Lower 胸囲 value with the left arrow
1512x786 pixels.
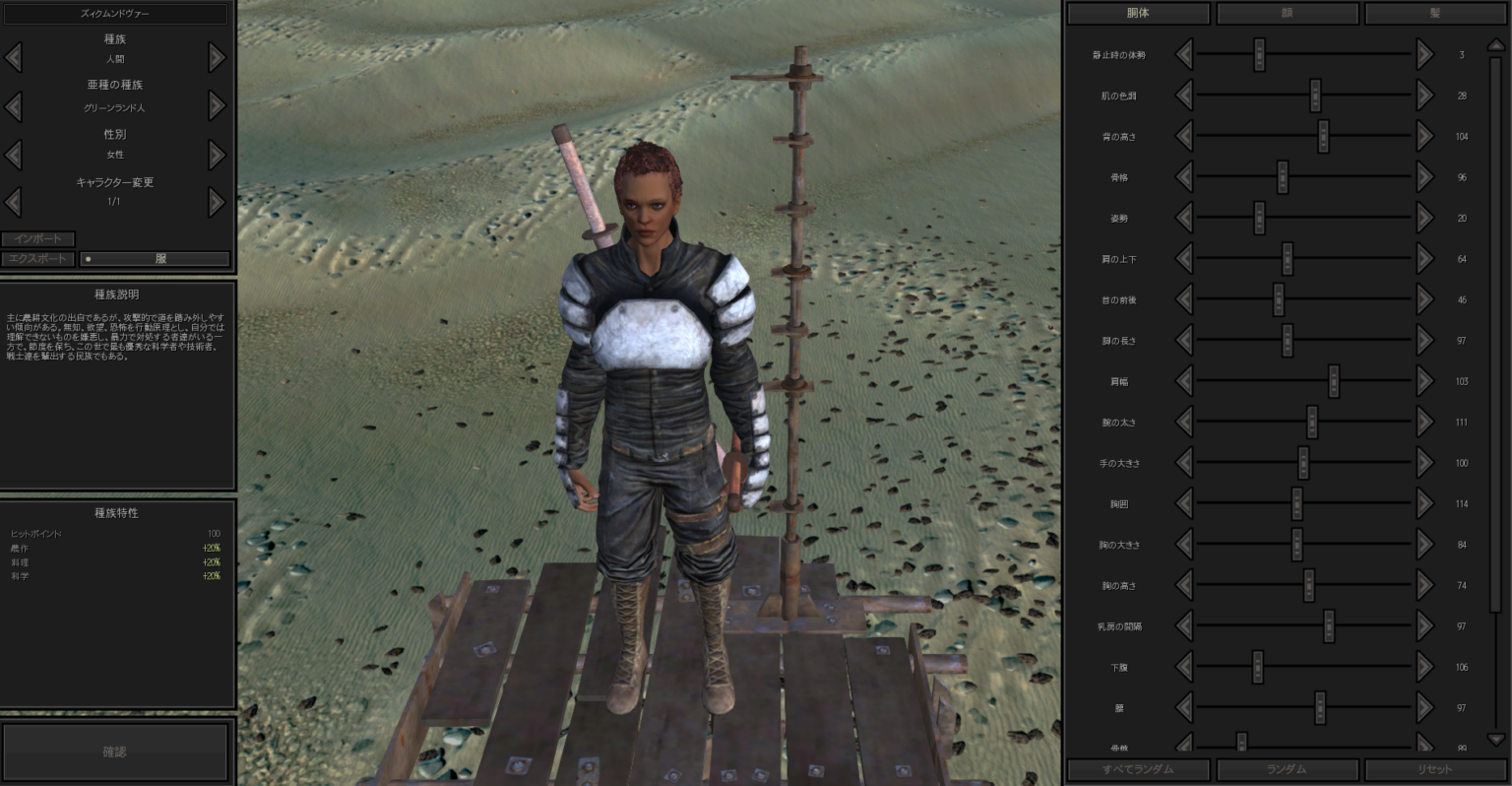coord(1185,503)
